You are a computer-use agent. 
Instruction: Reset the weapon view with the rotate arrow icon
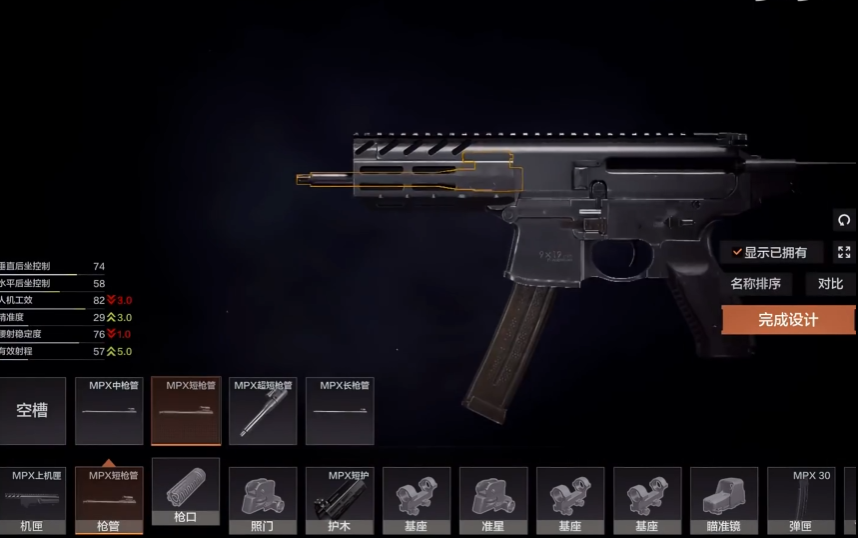(844, 220)
